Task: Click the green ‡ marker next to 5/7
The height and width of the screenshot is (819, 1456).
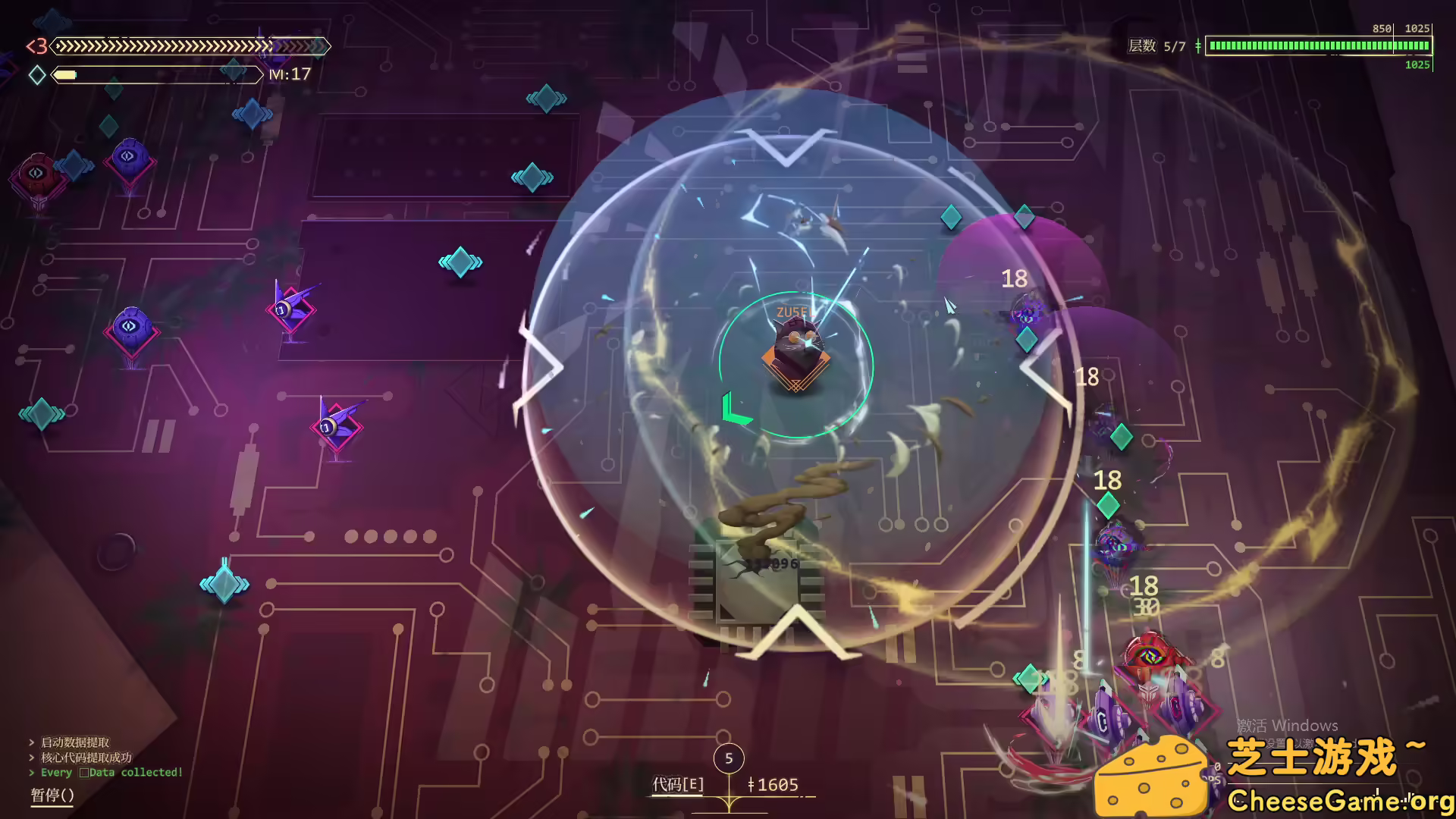Action: [1198, 46]
